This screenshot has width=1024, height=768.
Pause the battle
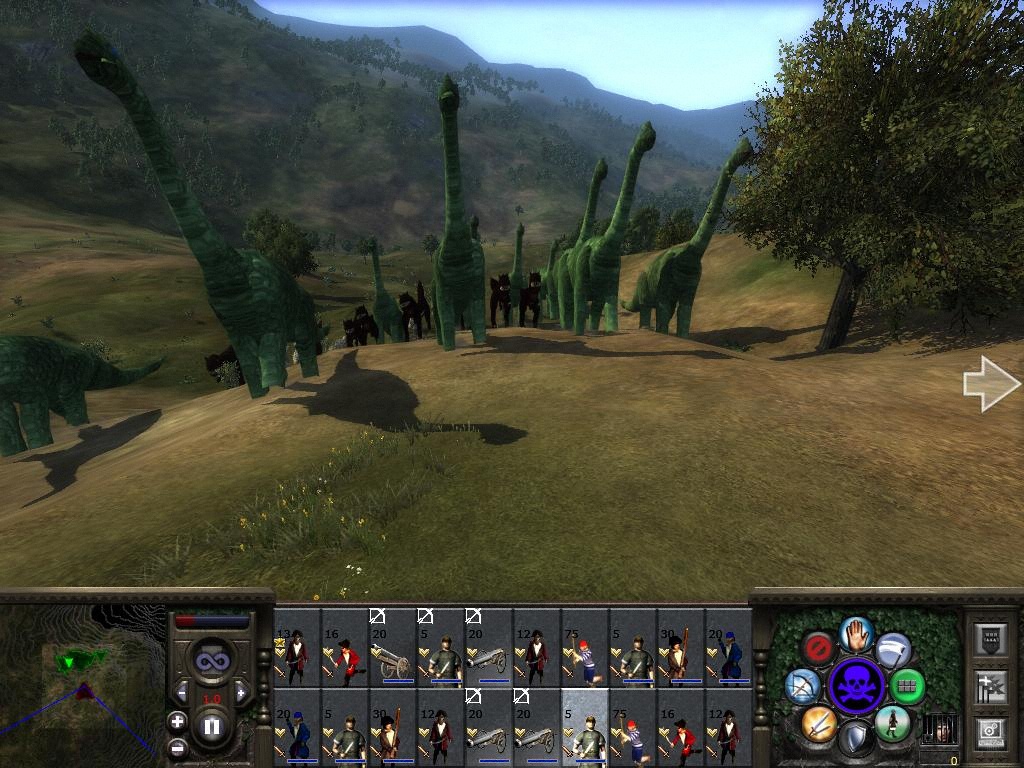click(x=212, y=725)
